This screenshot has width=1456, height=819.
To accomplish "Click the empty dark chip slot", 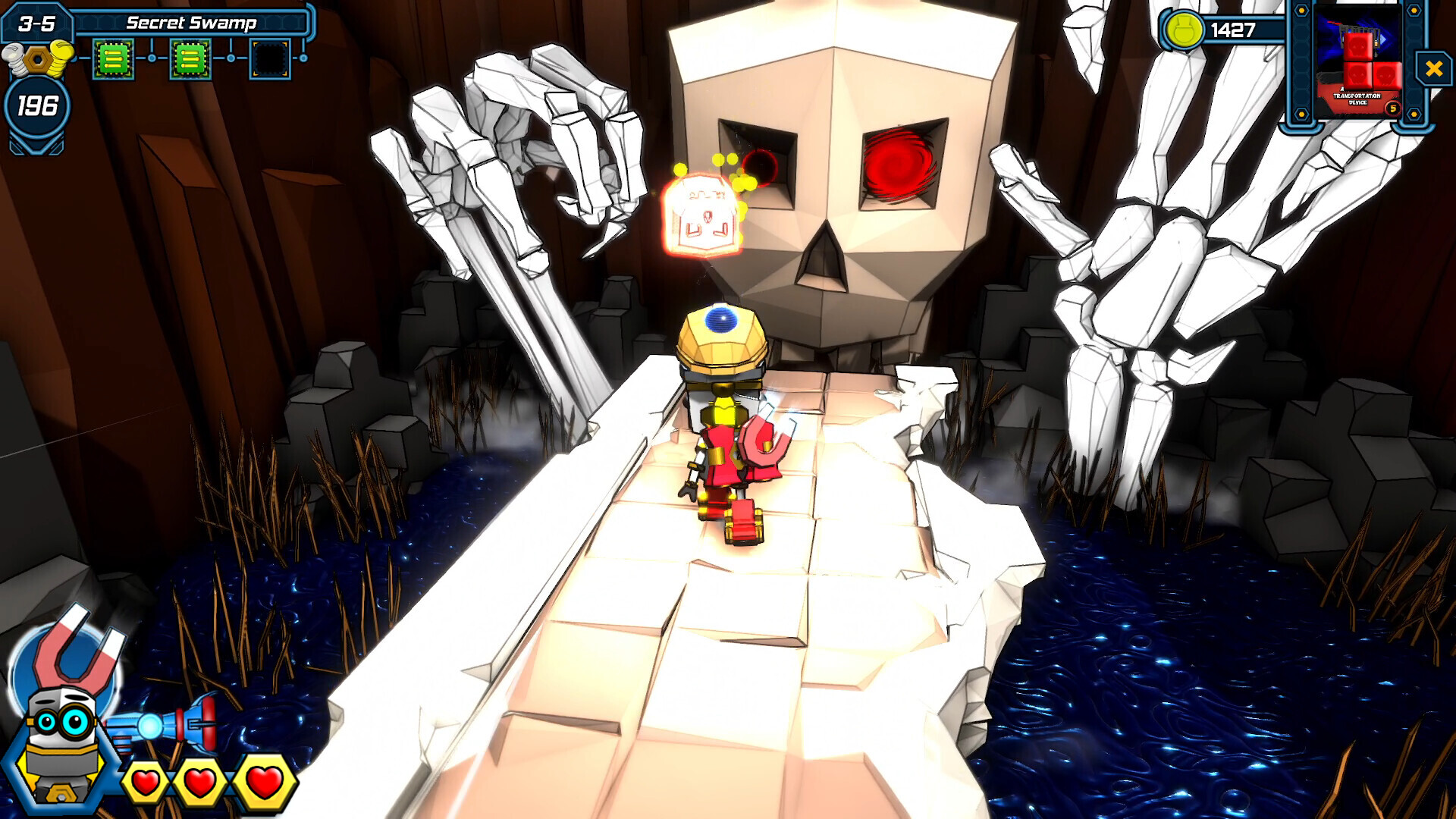I will click(x=270, y=58).
